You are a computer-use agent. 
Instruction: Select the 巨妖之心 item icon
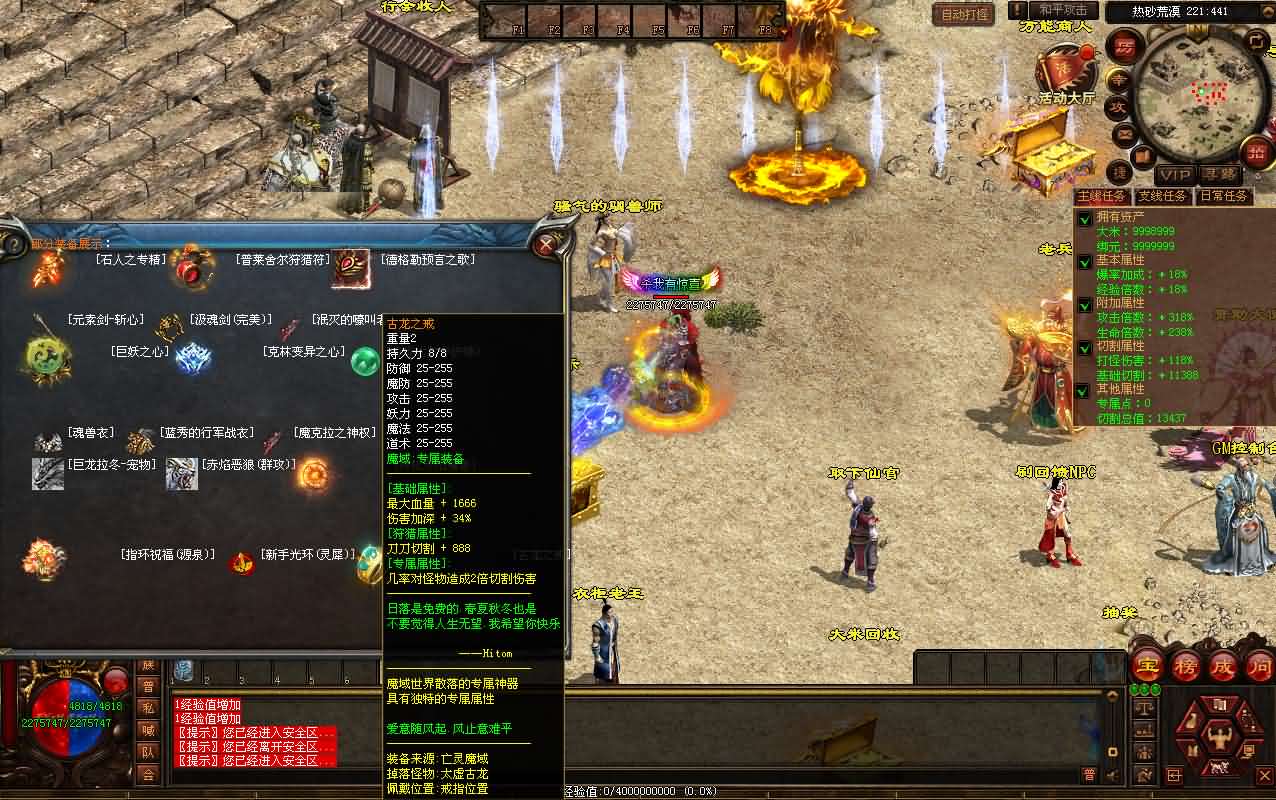coord(193,357)
